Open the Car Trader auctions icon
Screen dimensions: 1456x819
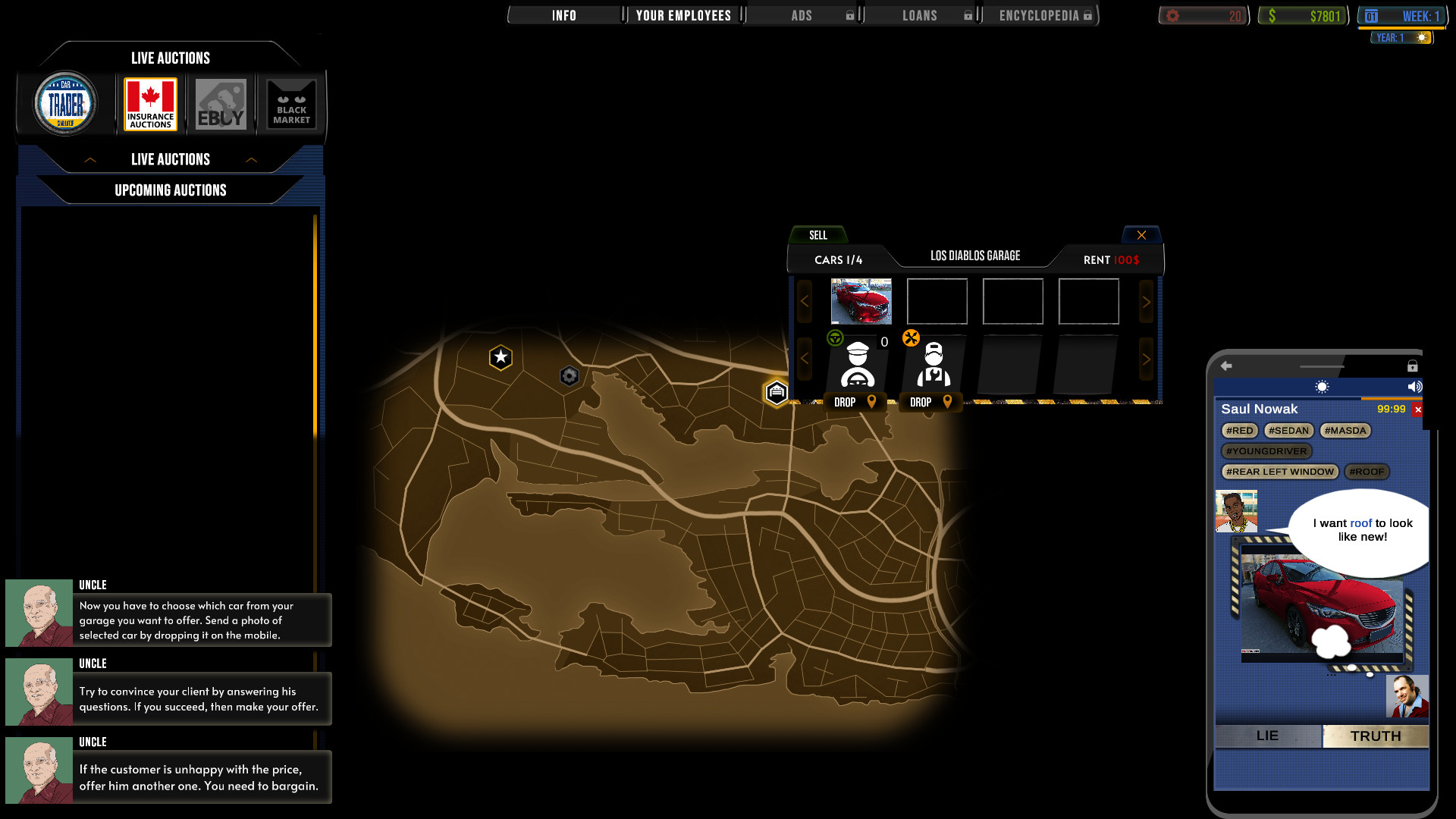click(66, 102)
